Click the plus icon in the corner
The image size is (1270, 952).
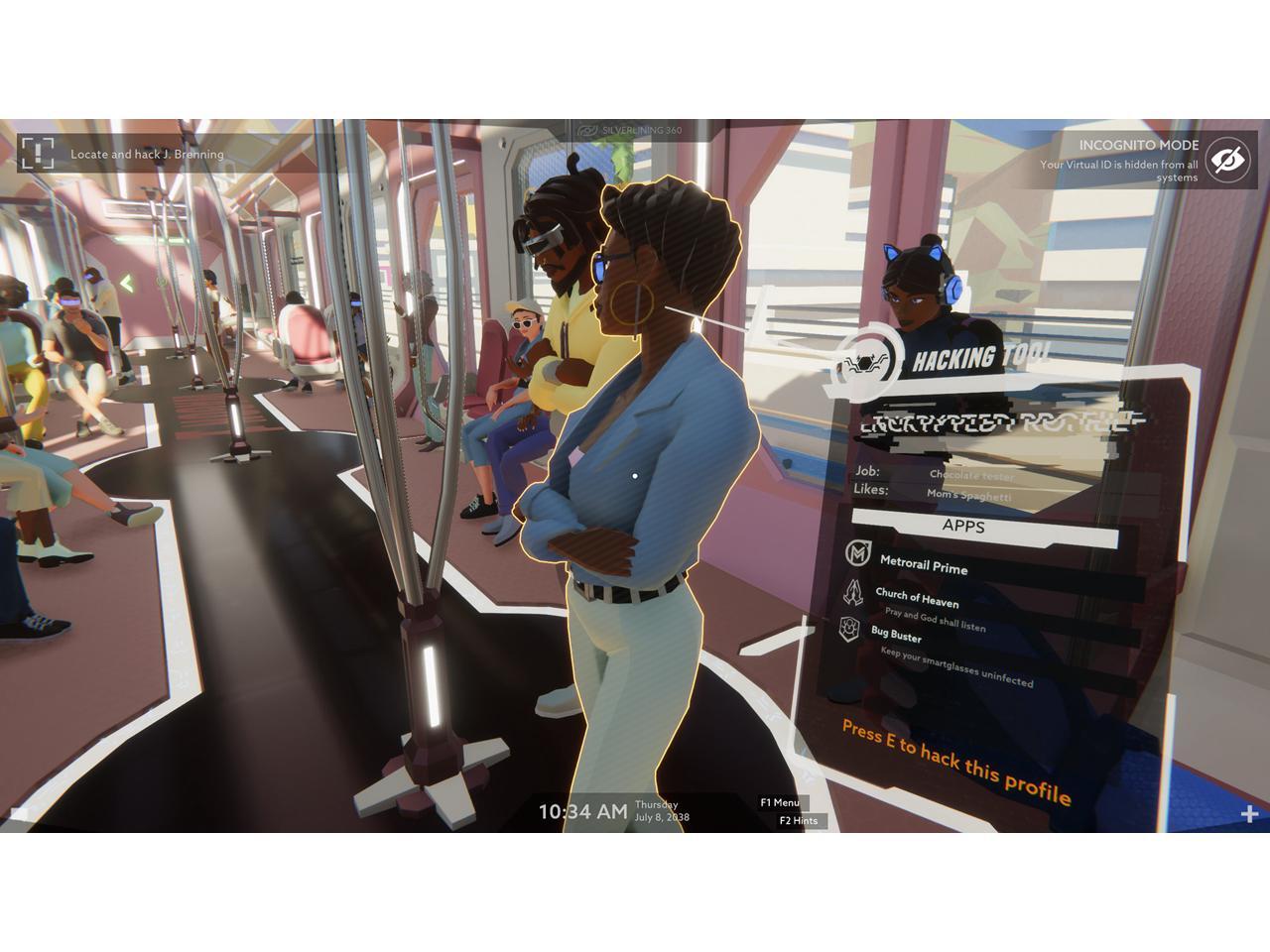1248,814
